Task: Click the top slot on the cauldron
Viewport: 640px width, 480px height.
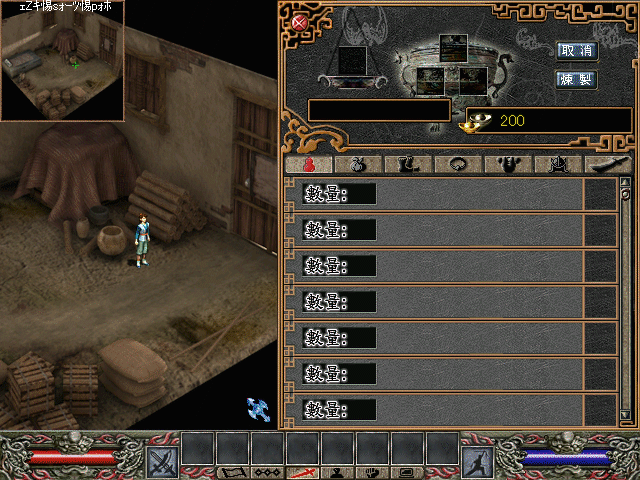Action: pyautogui.click(x=454, y=46)
